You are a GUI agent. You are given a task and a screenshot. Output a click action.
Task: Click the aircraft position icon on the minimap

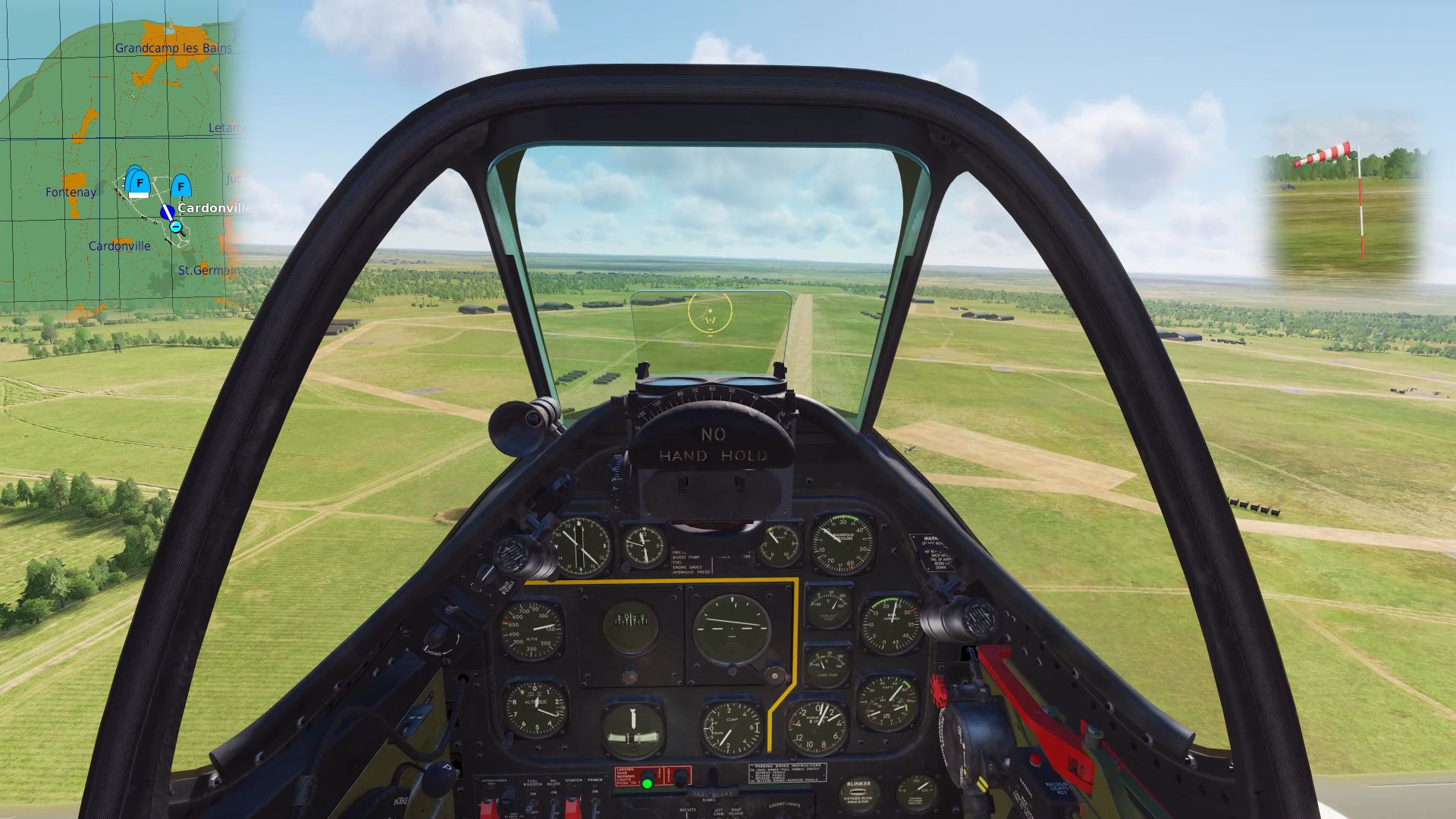point(166,212)
